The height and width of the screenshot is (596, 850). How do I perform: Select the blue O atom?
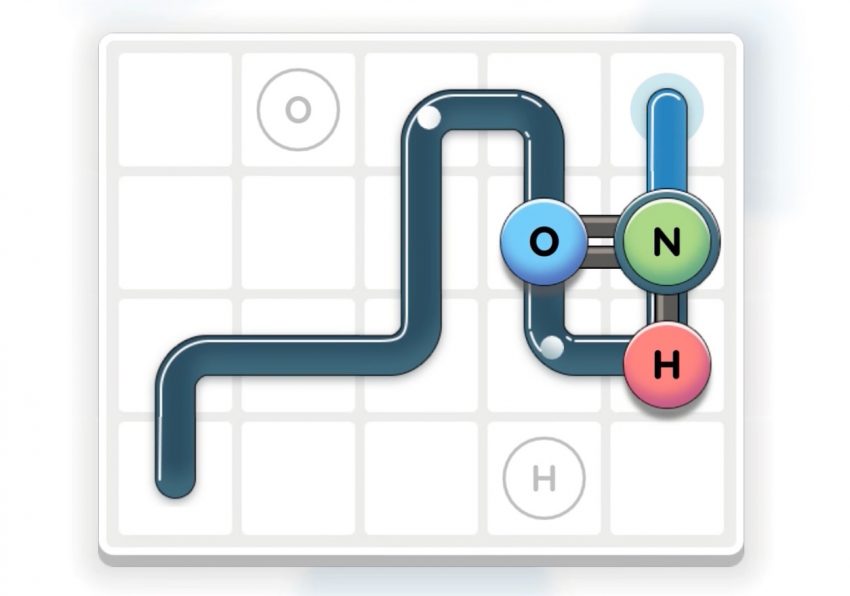tap(543, 242)
